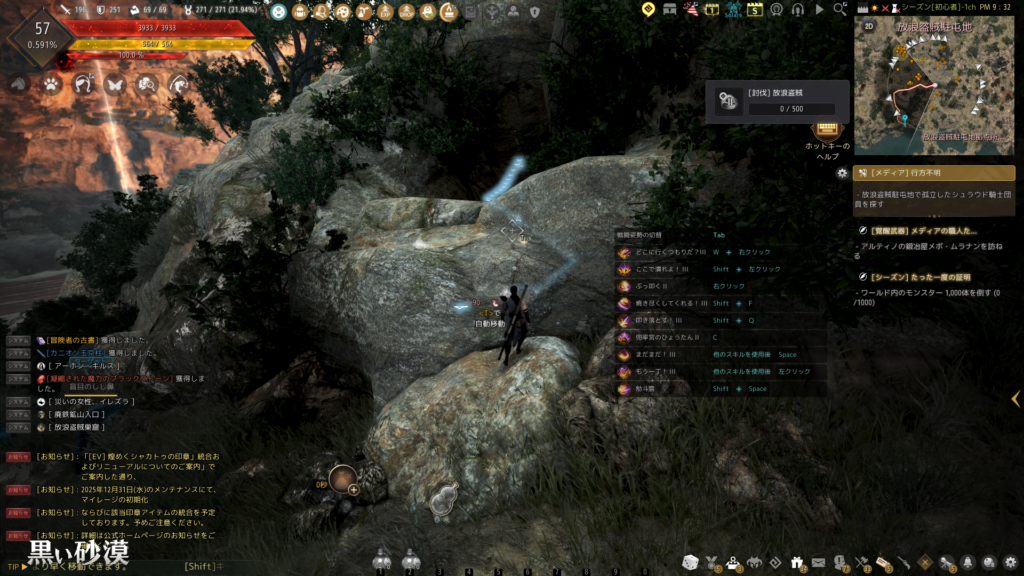Open the gear settings icon in bottom bar

click(x=1011, y=562)
